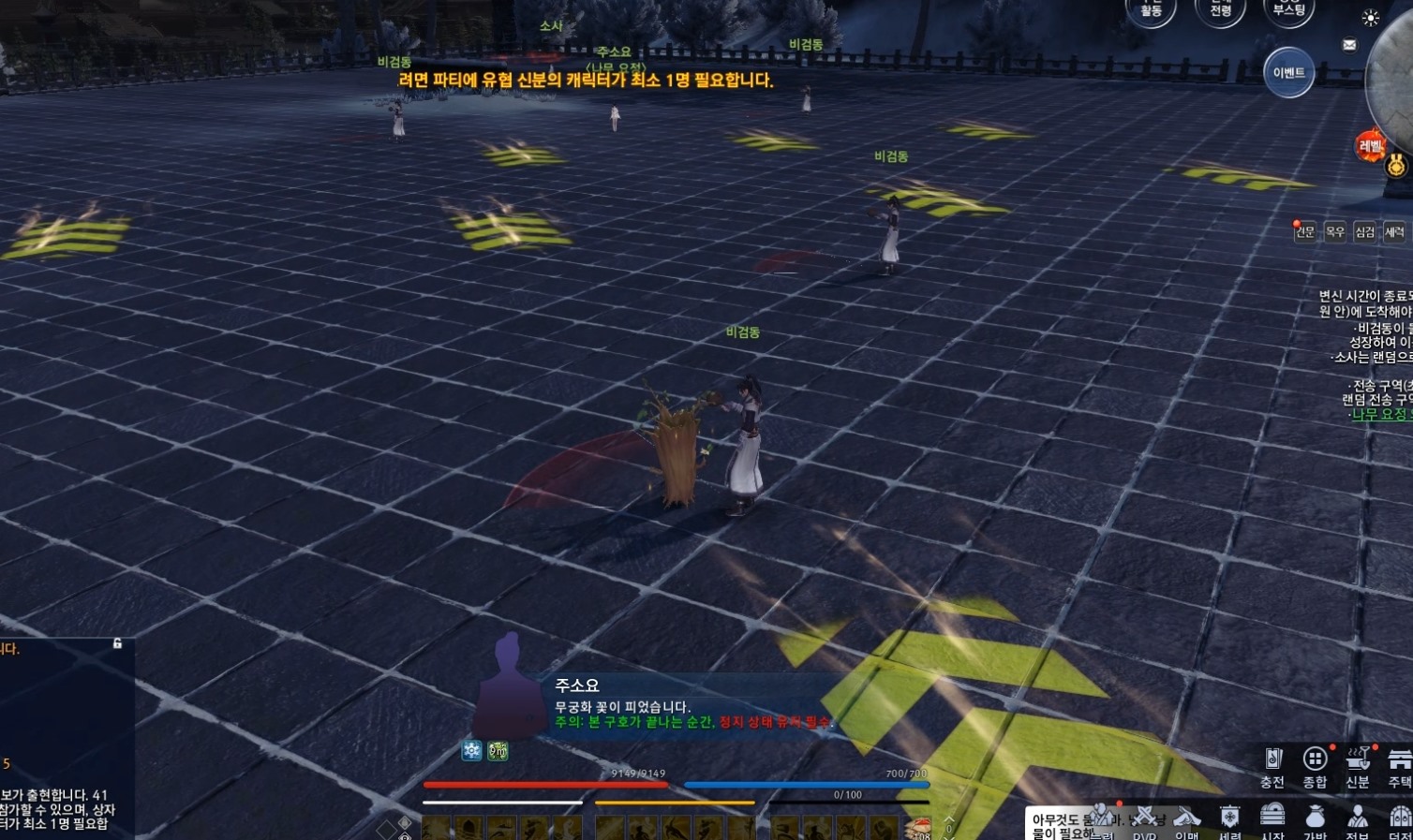Open the faction banner menu icon
The image size is (1413, 840).
point(1230,820)
